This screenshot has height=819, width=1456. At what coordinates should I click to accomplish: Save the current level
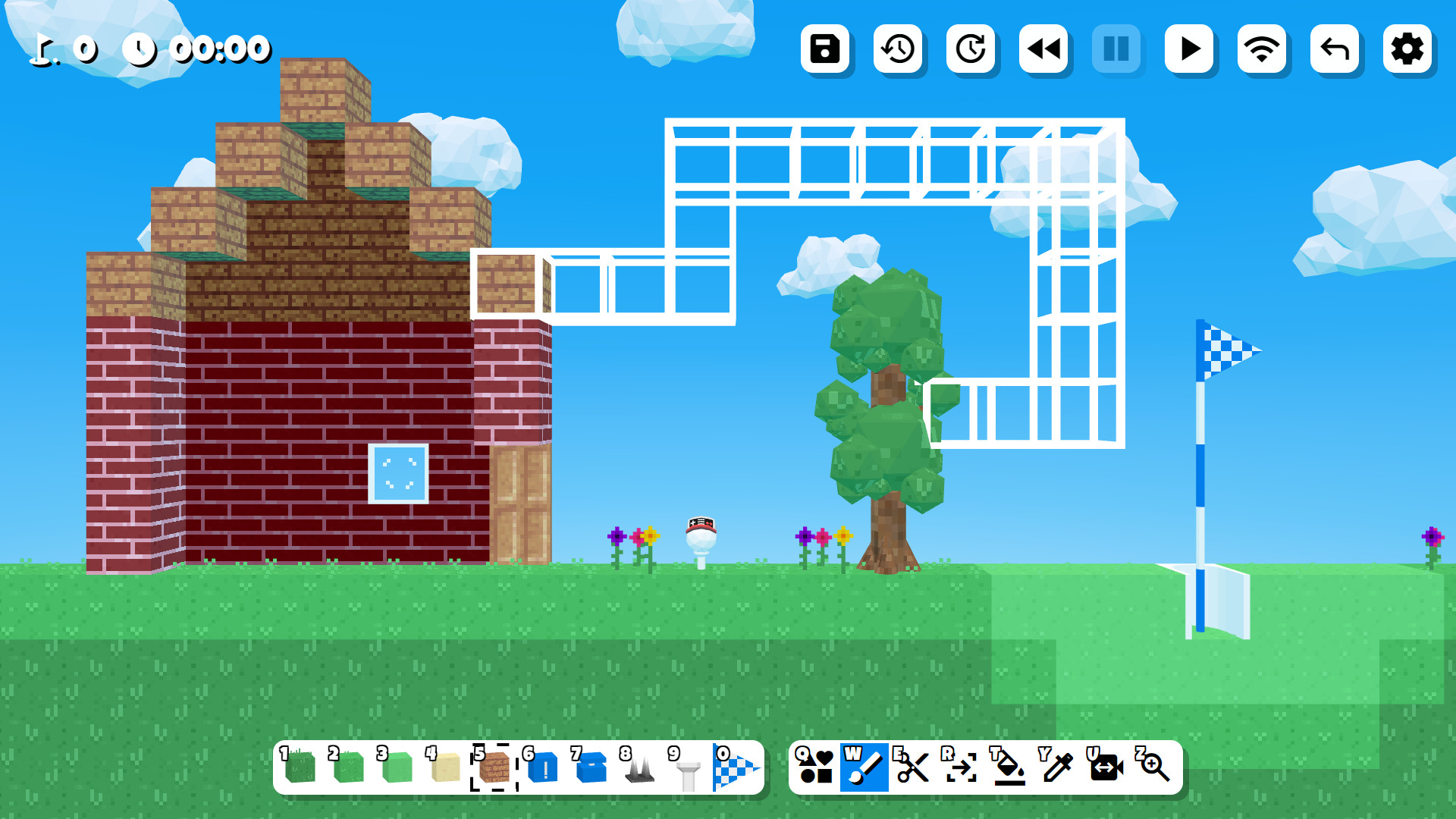pyautogui.click(x=826, y=51)
